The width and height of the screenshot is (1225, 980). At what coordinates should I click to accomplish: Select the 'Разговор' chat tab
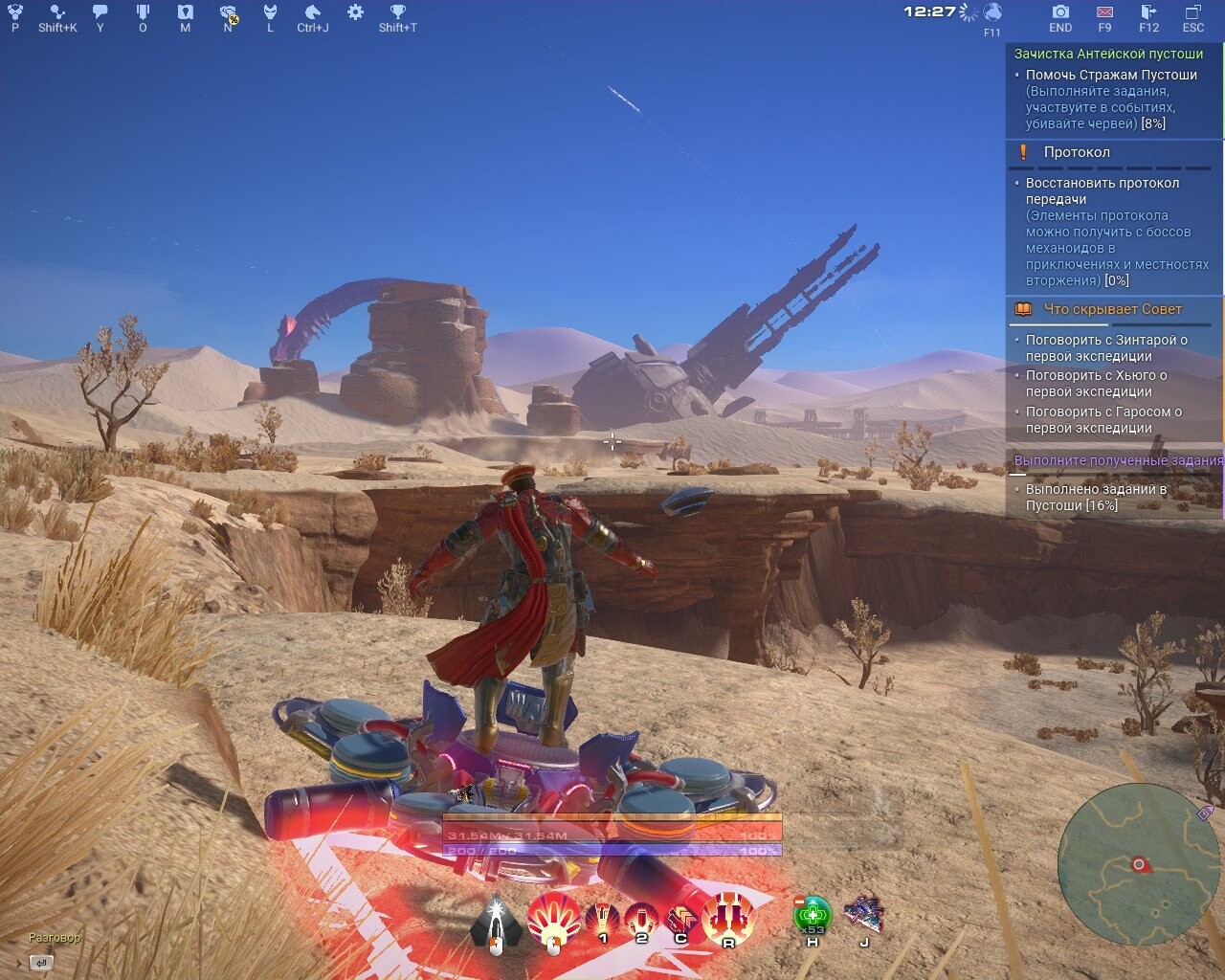55,938
